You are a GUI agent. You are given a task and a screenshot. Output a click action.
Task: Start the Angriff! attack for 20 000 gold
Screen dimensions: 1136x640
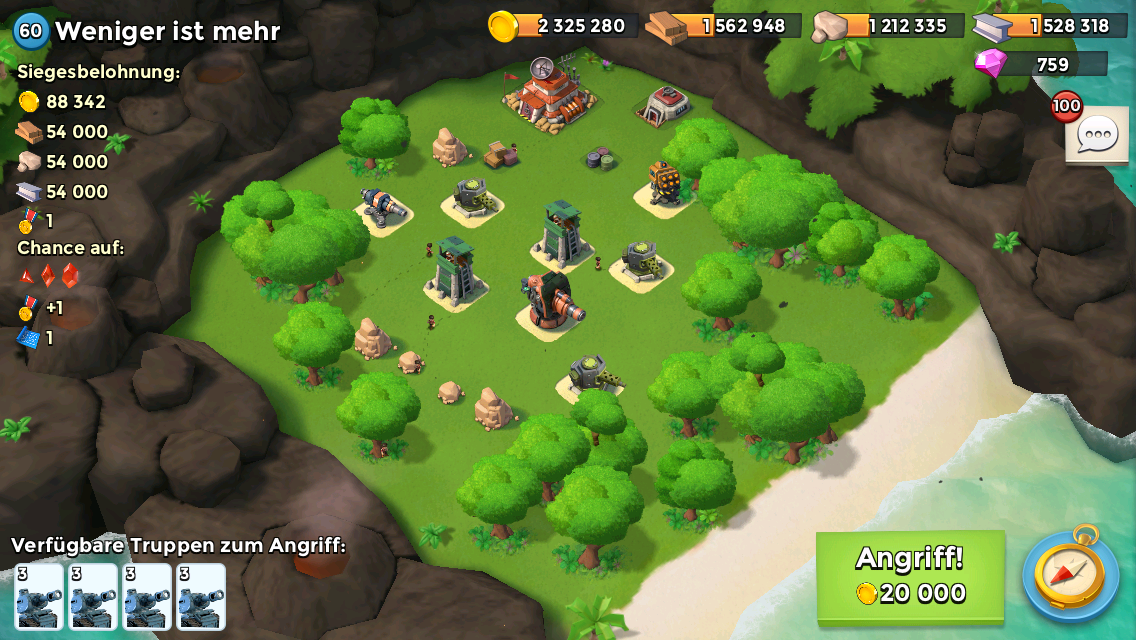tap(910, 576)
